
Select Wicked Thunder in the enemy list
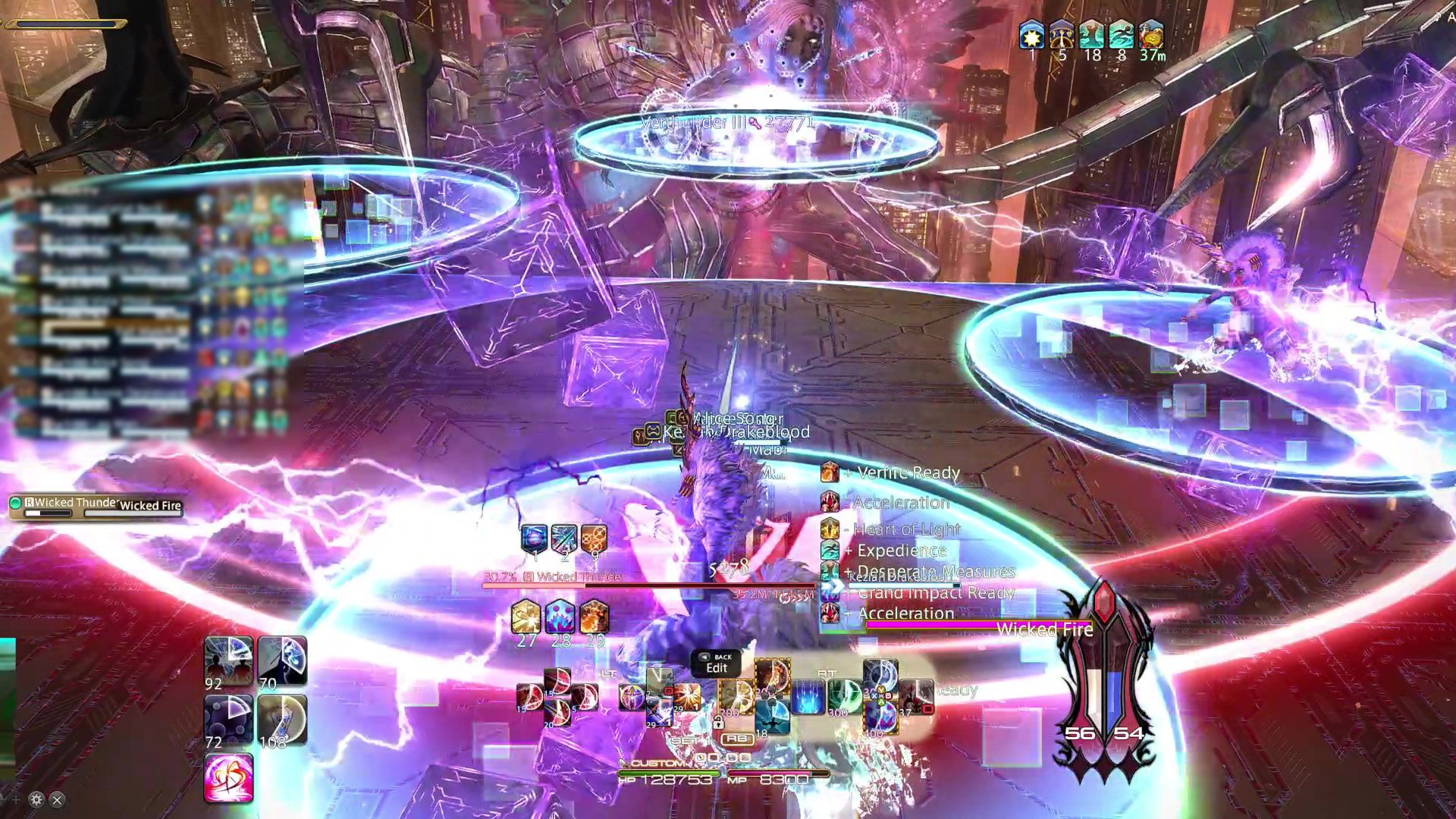coord(72,503)
